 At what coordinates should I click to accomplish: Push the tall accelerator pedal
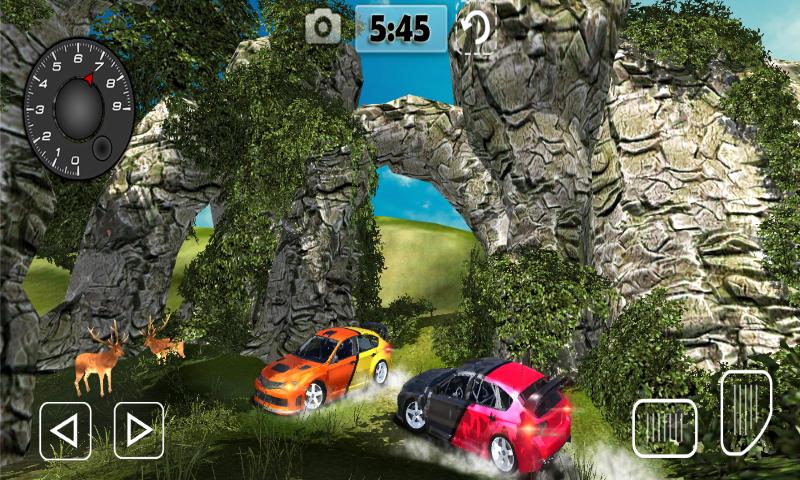pyautogui.click(x=746, y=412)
